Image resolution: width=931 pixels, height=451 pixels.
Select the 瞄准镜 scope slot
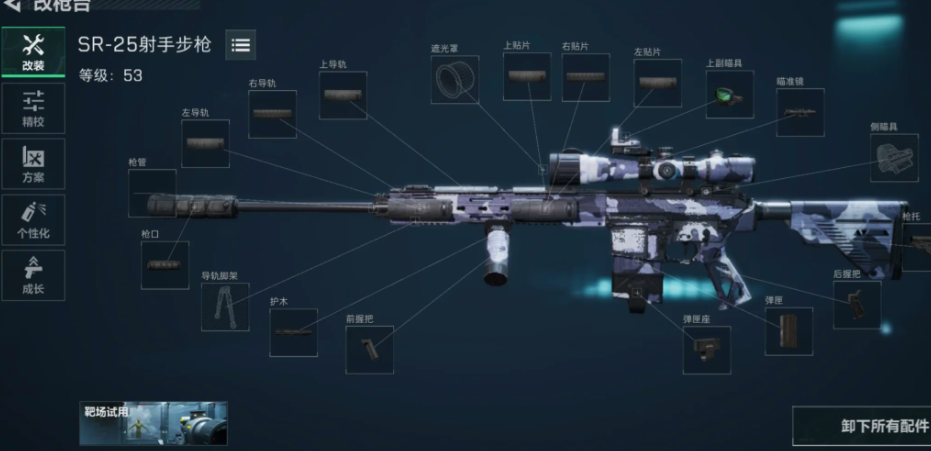800,112
